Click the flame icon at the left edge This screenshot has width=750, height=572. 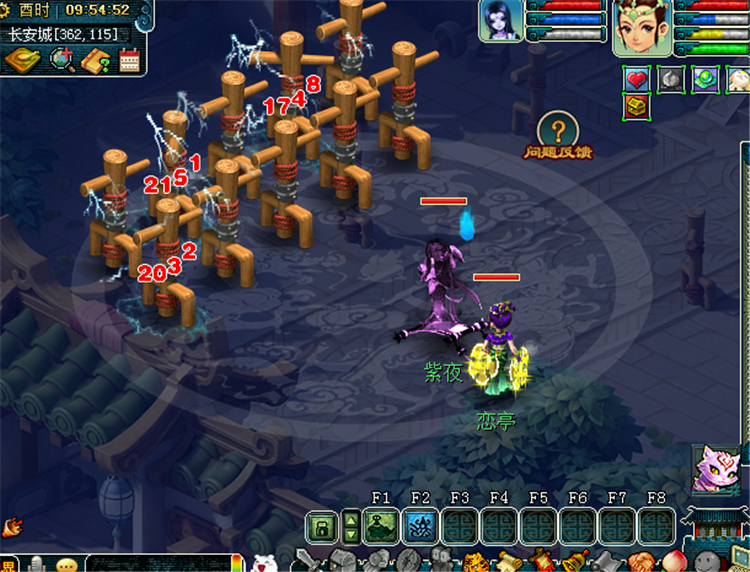coord(13,525)
